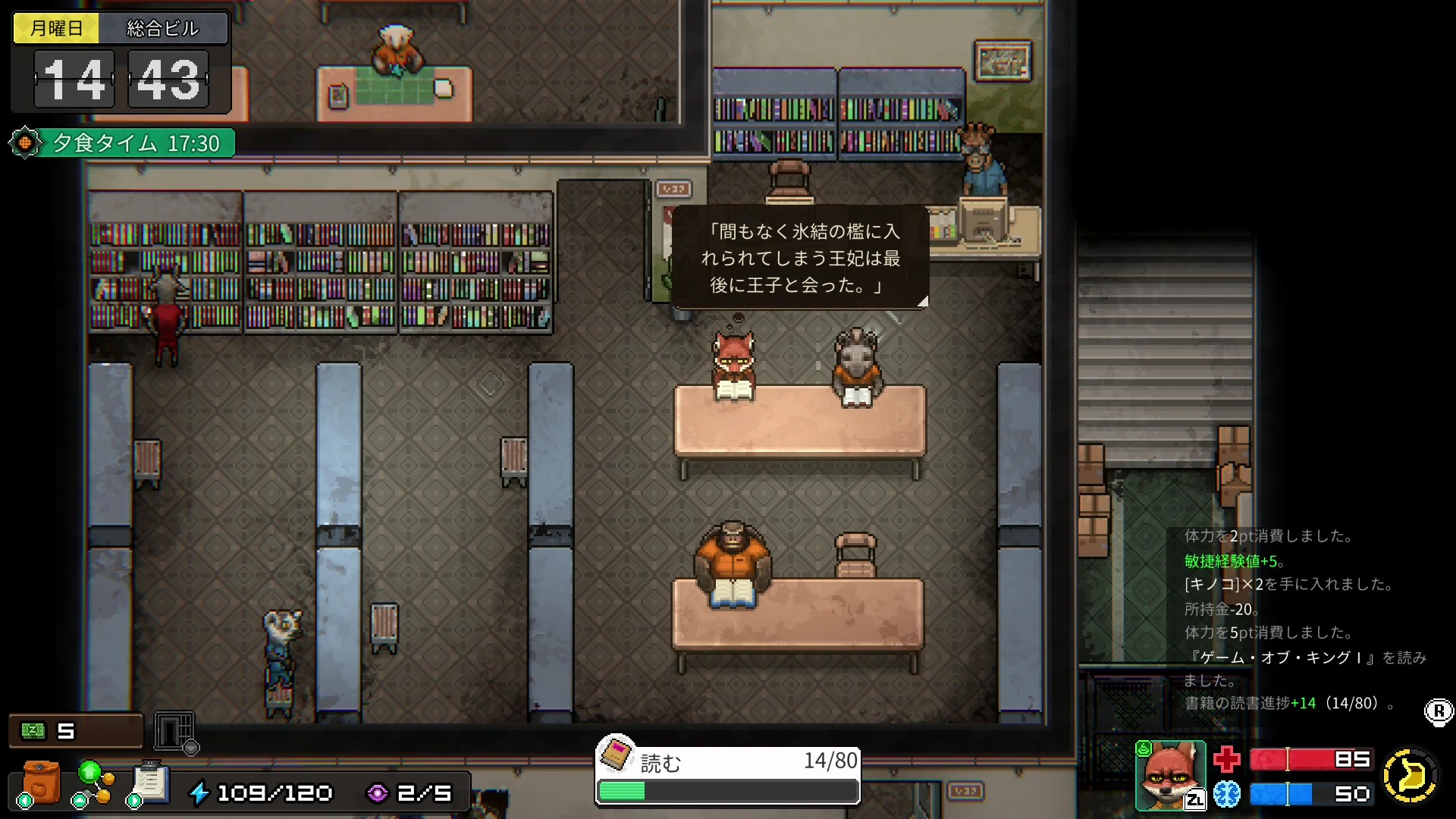Image resolution: width=1456 pixels, height=819 pixels.
Task: Open the orange backpack inventory
Action: (41, 783)
